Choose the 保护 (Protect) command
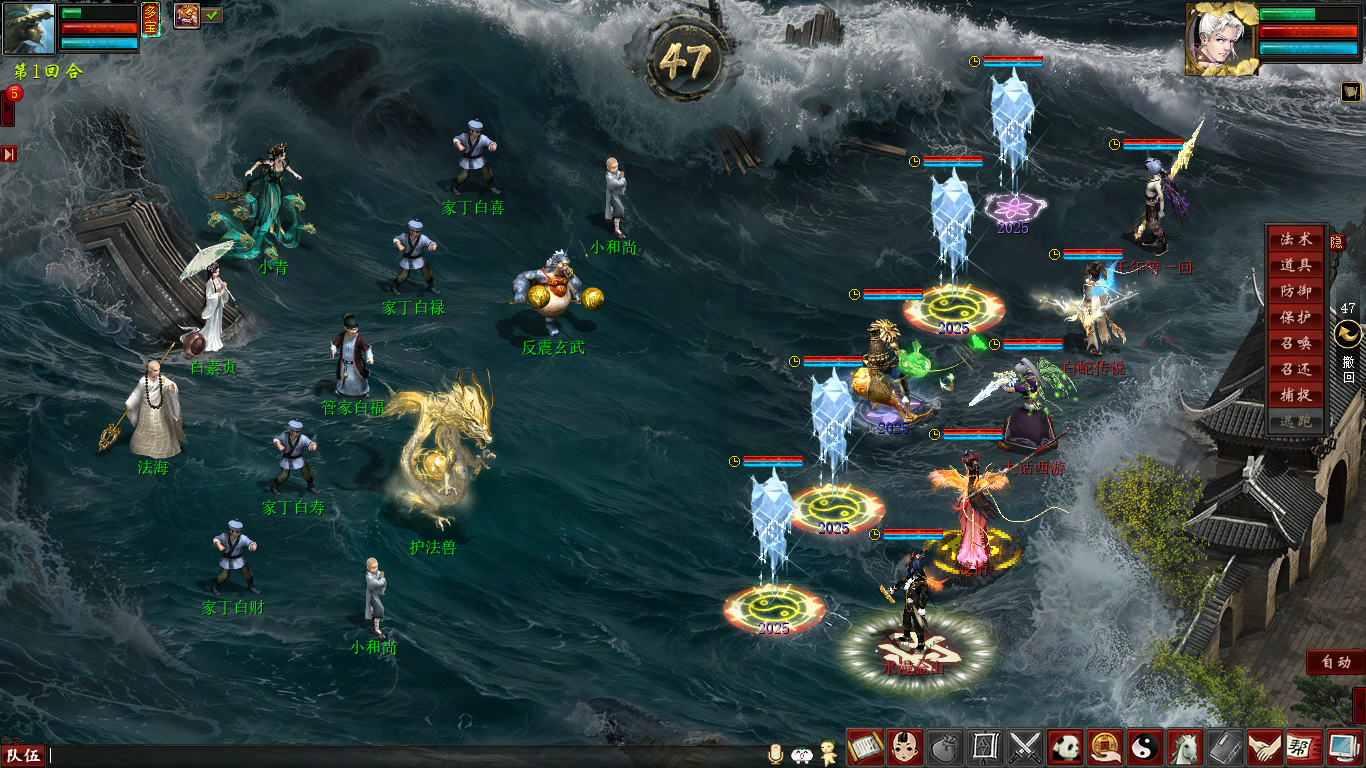 coord(1296,317)
